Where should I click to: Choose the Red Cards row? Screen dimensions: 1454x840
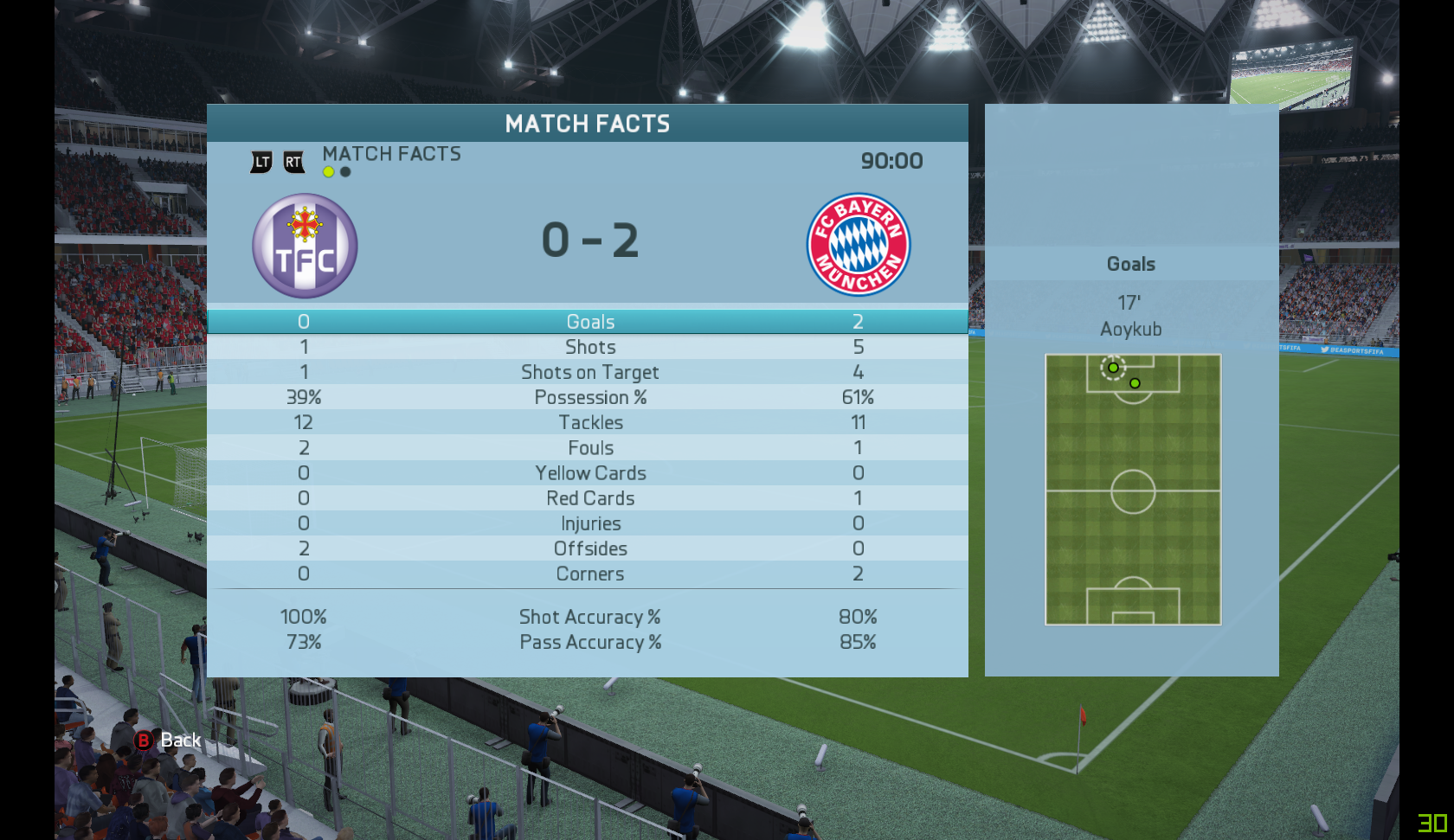coord(589,498)
